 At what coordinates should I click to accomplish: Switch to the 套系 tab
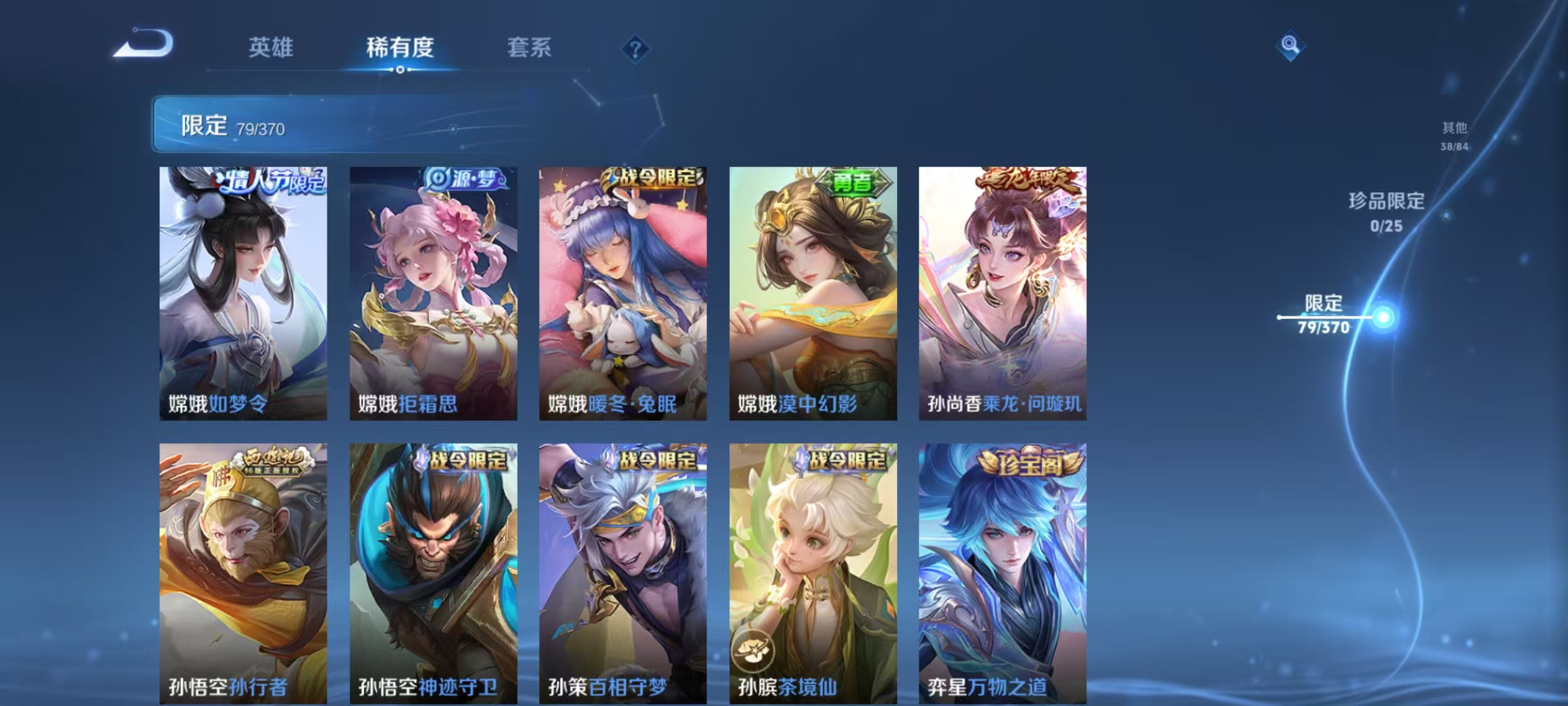pyautogui.click(x=530, y=48)
